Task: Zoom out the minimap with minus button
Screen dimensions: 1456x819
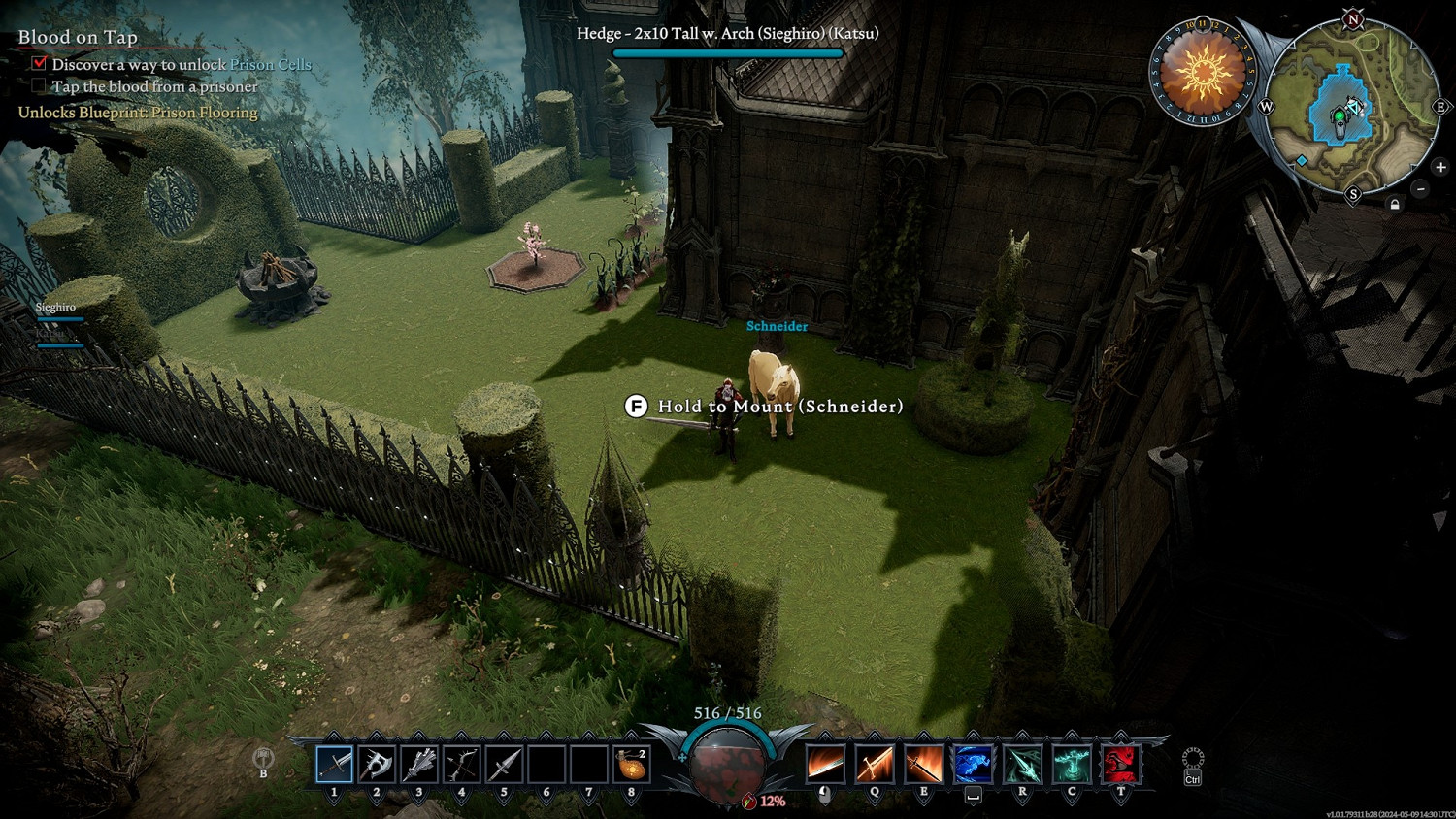Action: (x=1420, y=188)
